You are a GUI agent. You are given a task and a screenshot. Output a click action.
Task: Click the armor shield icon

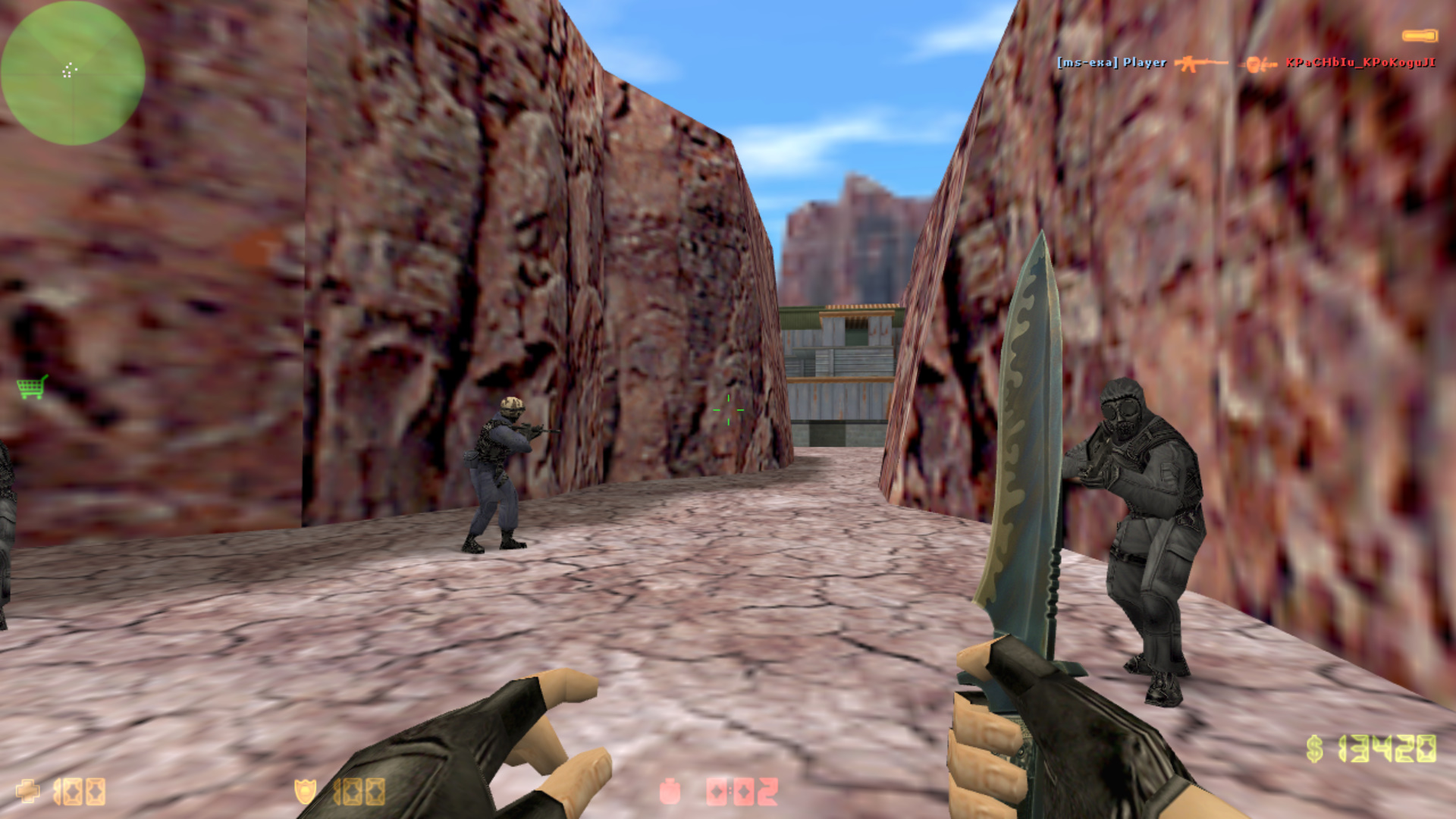(306, 790)
